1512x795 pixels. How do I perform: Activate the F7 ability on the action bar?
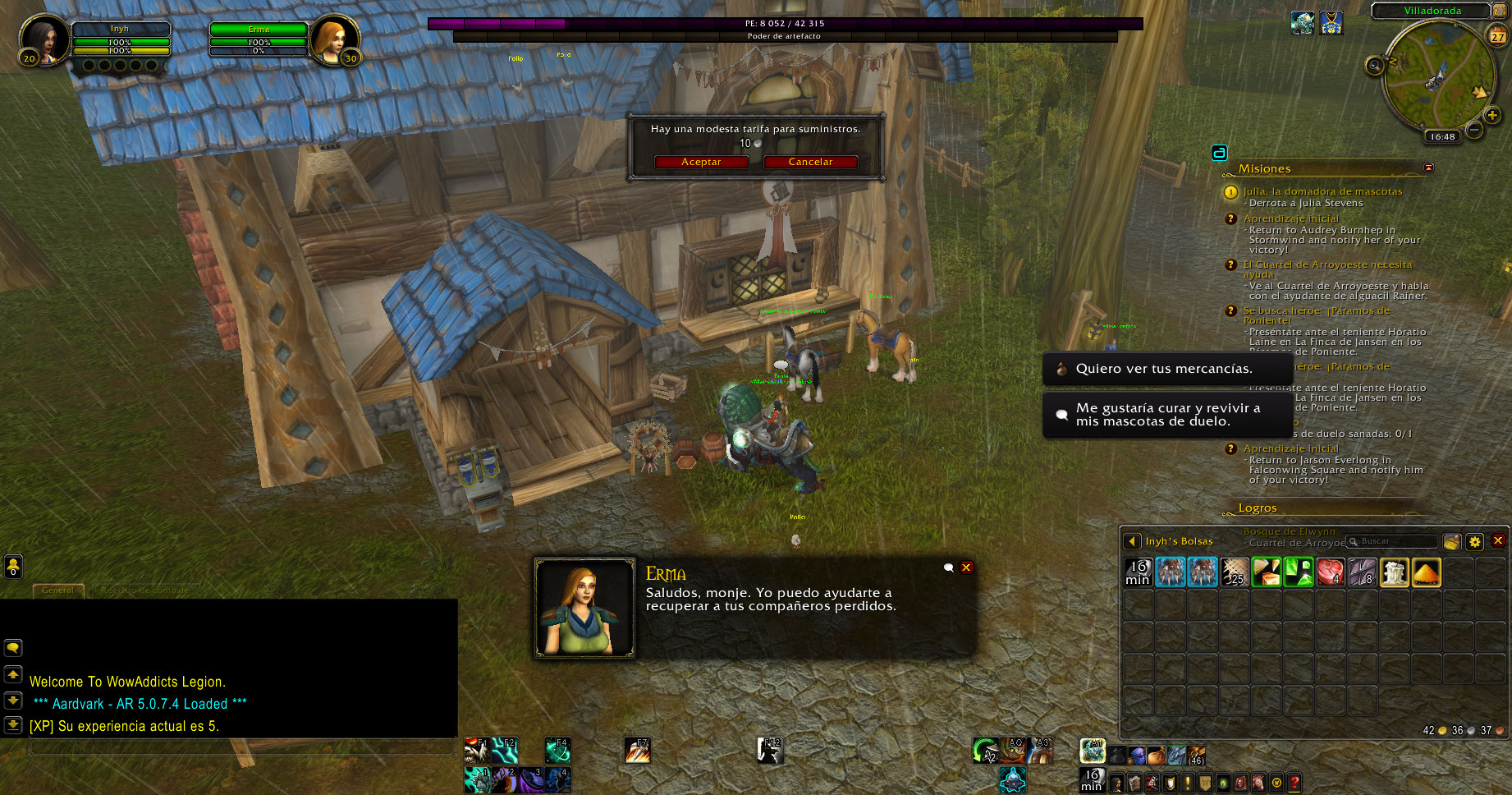click(637, 750)
